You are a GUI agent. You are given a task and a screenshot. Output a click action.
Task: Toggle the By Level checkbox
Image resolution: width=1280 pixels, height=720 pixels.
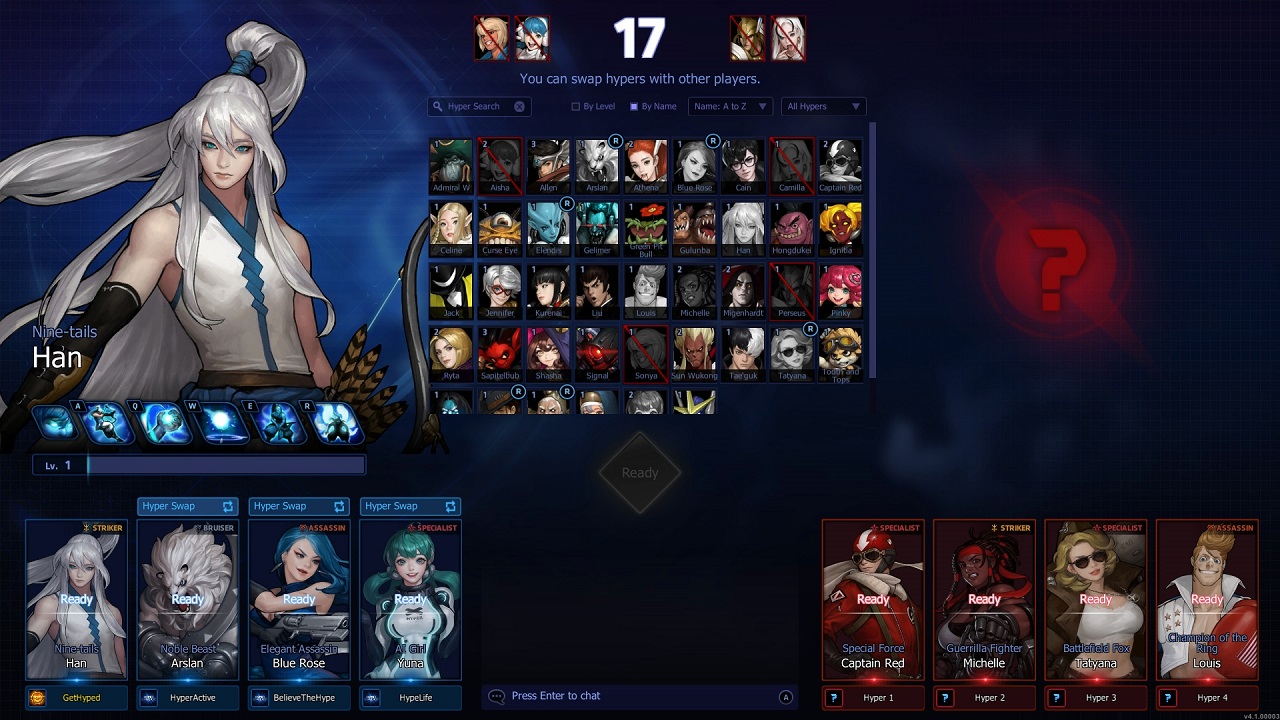[x=576, y=106]
